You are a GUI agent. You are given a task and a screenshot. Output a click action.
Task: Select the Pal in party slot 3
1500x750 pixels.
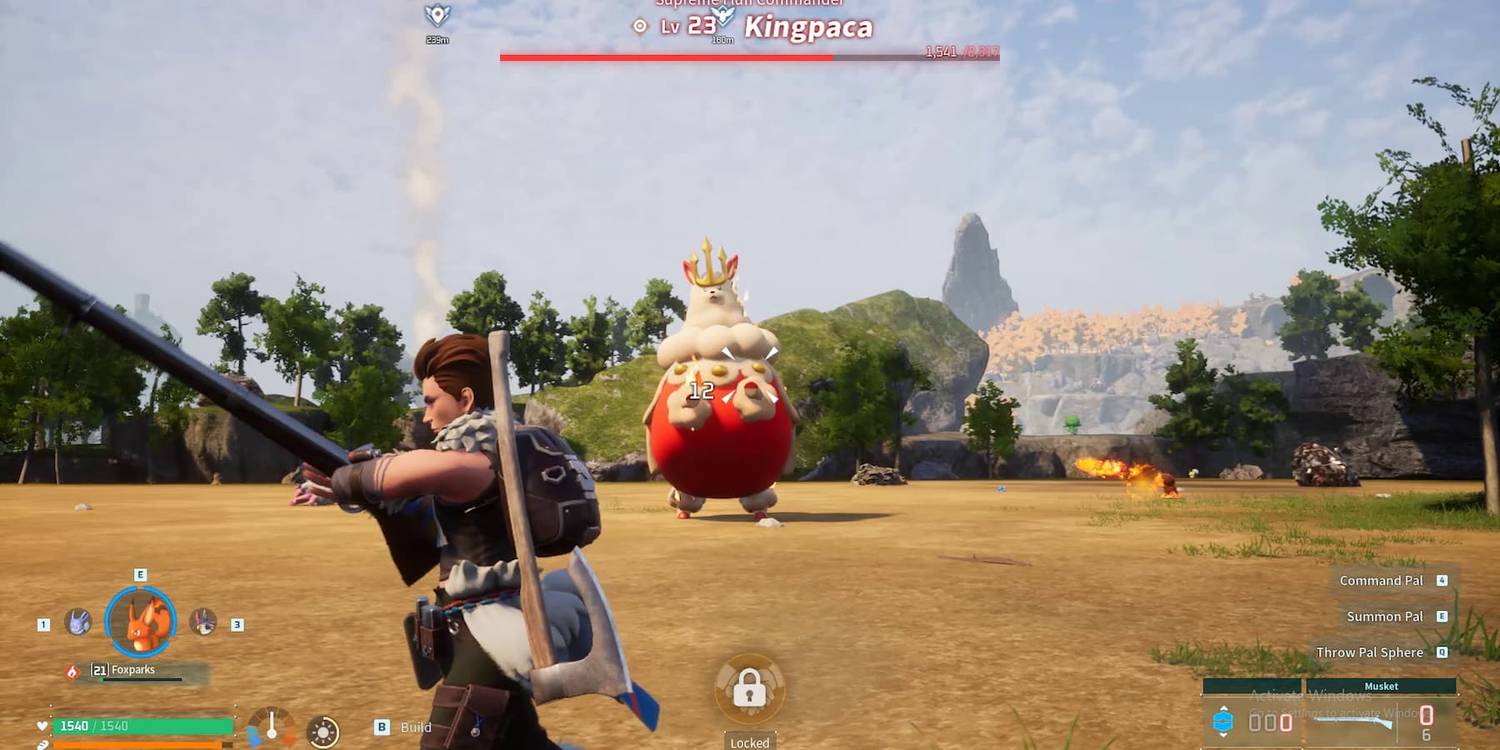click(203, 621)
